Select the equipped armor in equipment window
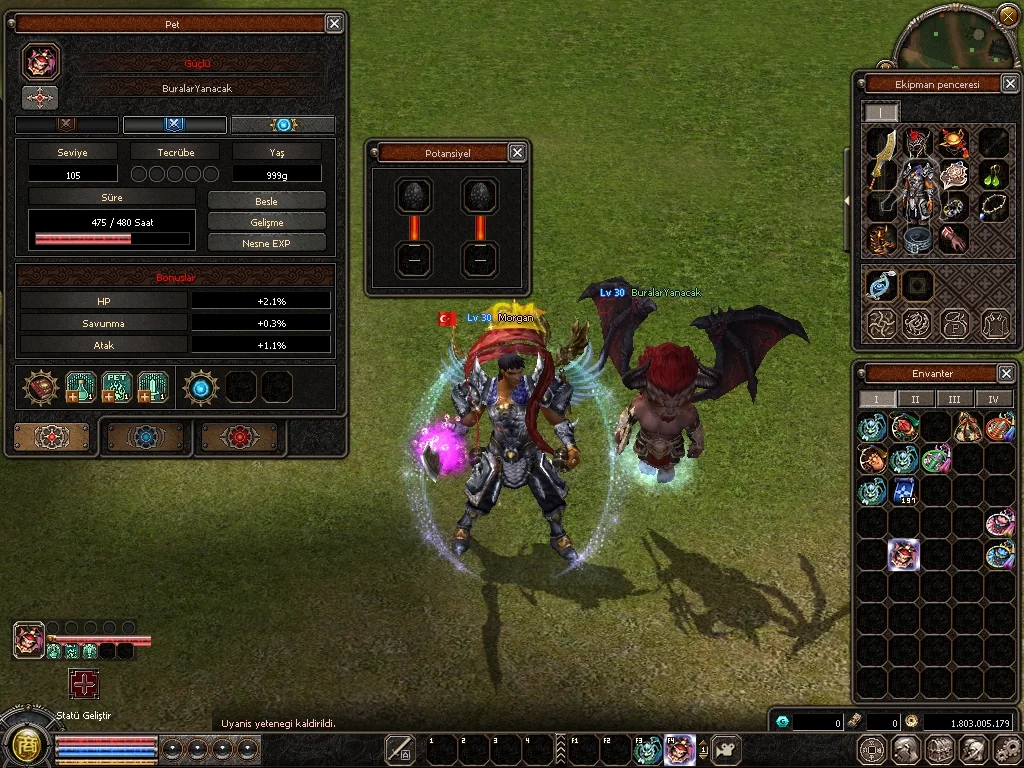The image size is (1024, 768). (914, 189)
